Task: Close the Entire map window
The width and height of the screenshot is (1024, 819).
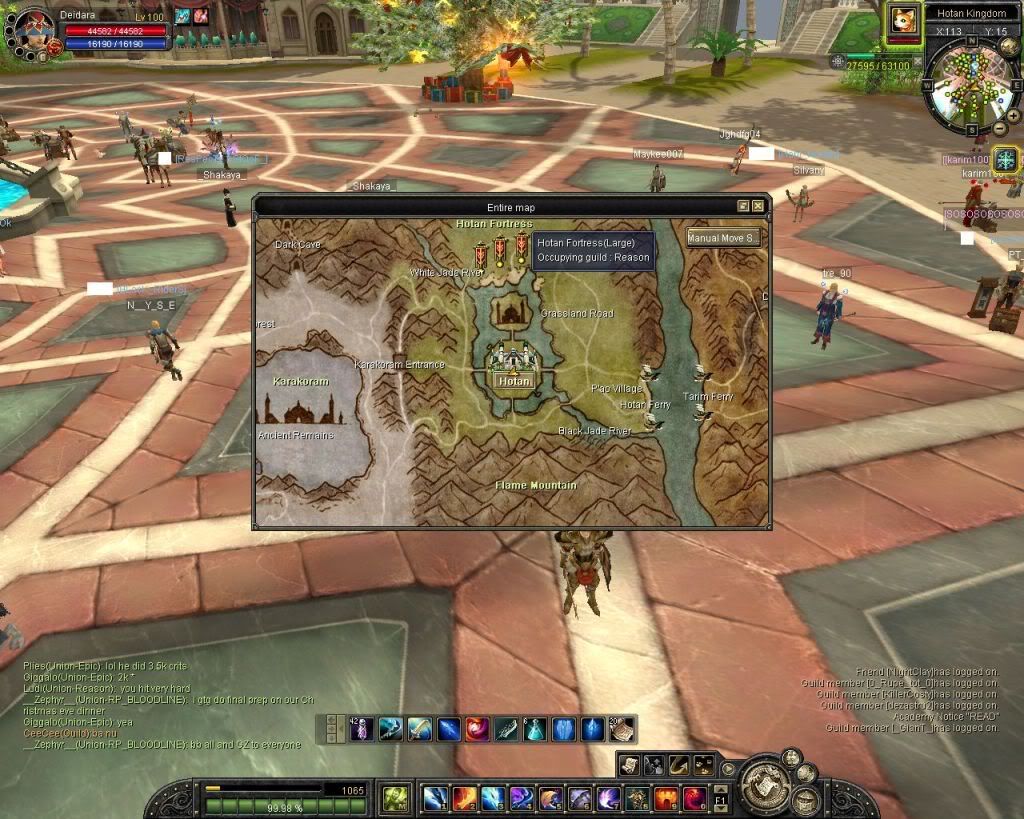Action: tap(758, 206)
